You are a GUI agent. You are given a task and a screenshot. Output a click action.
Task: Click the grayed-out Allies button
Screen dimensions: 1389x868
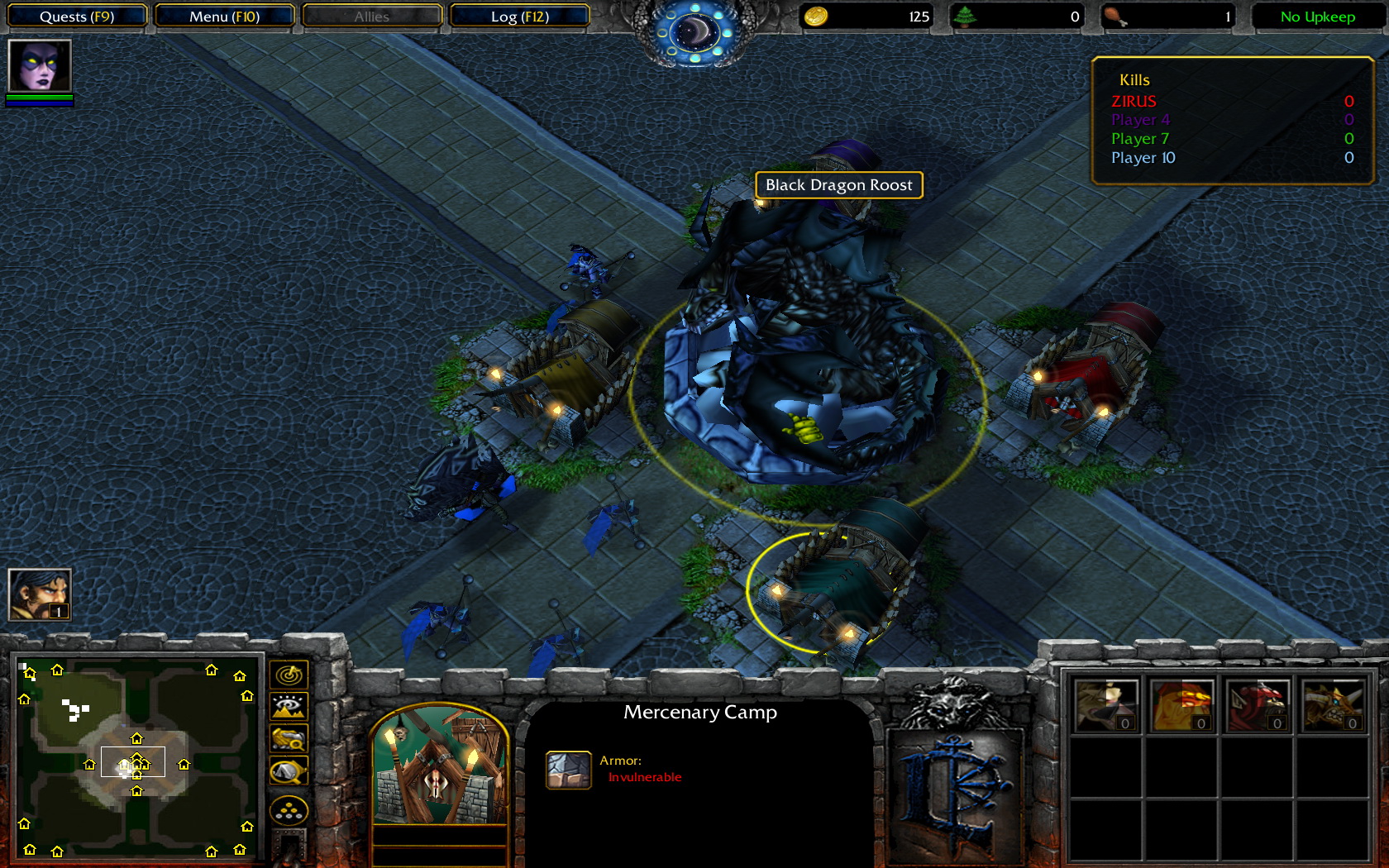371,16
